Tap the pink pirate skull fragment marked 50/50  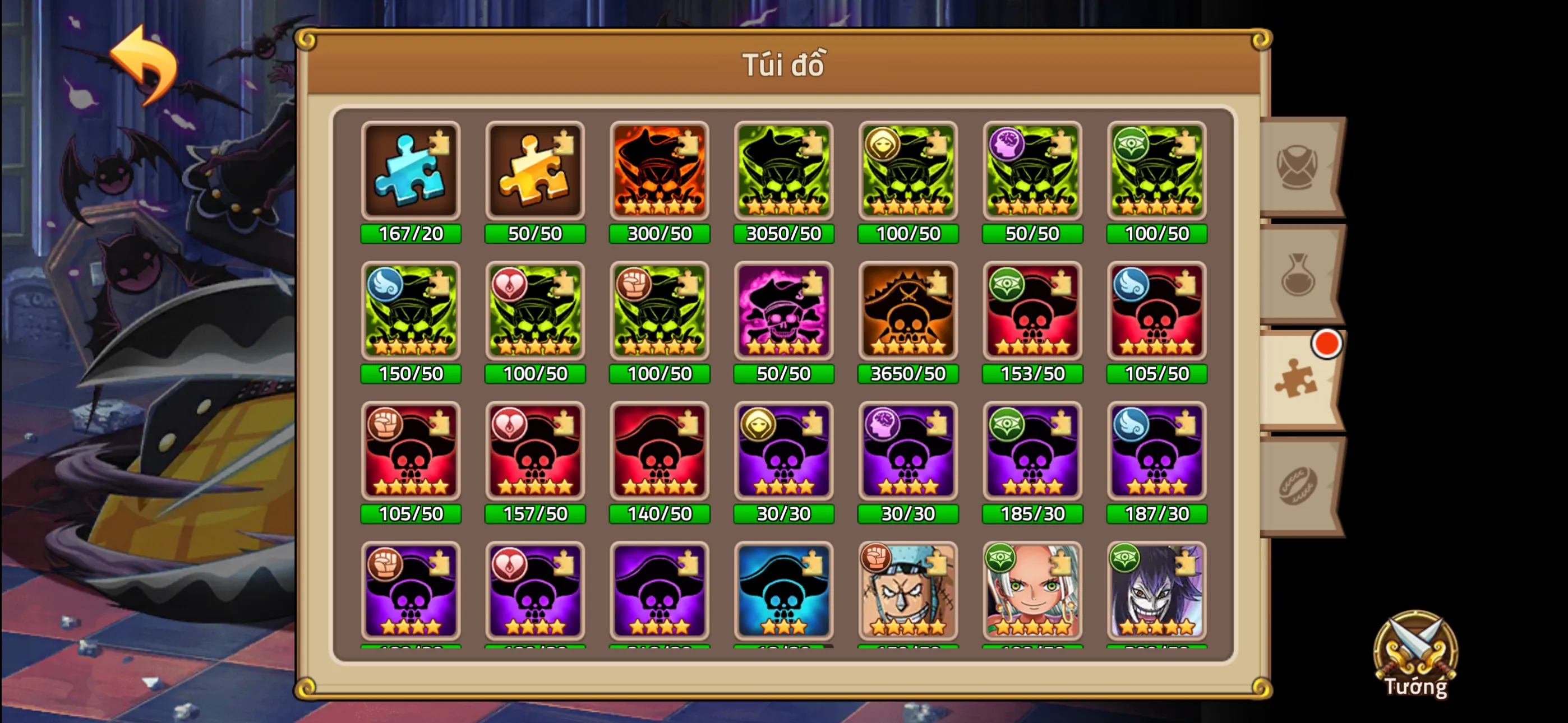[x=783, y=312]
